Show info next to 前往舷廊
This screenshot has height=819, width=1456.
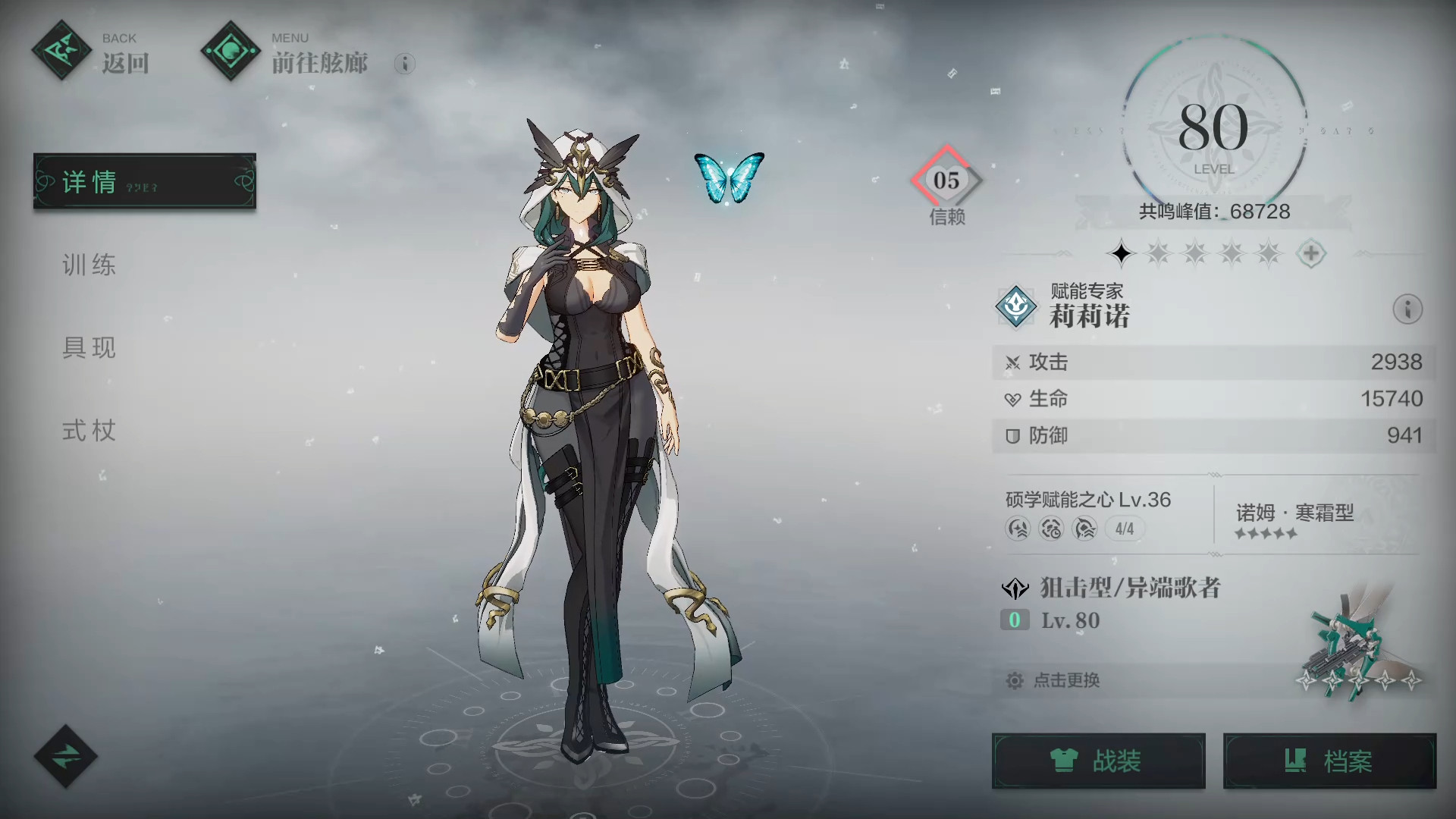tap(404, 64)
